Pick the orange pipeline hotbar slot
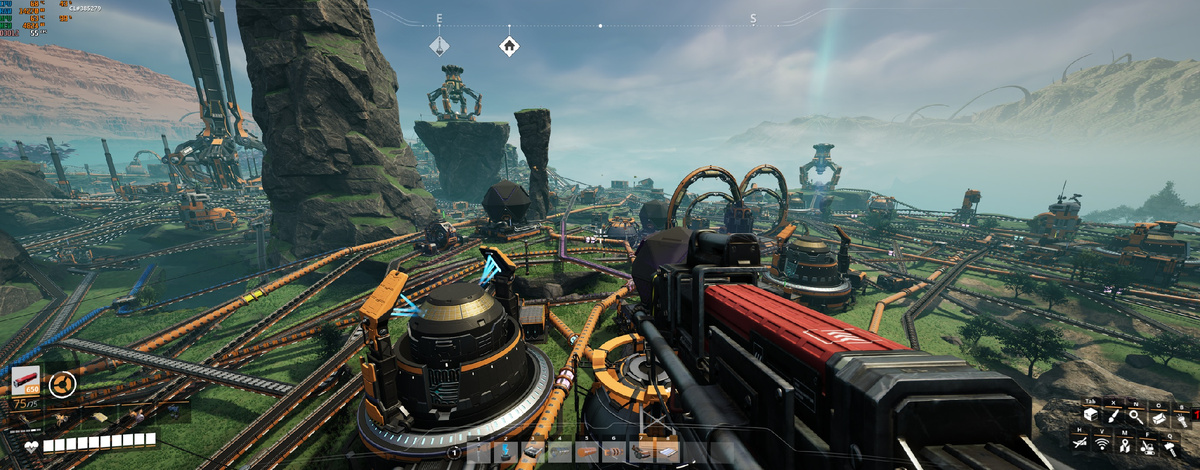 [x=587, y=452]
